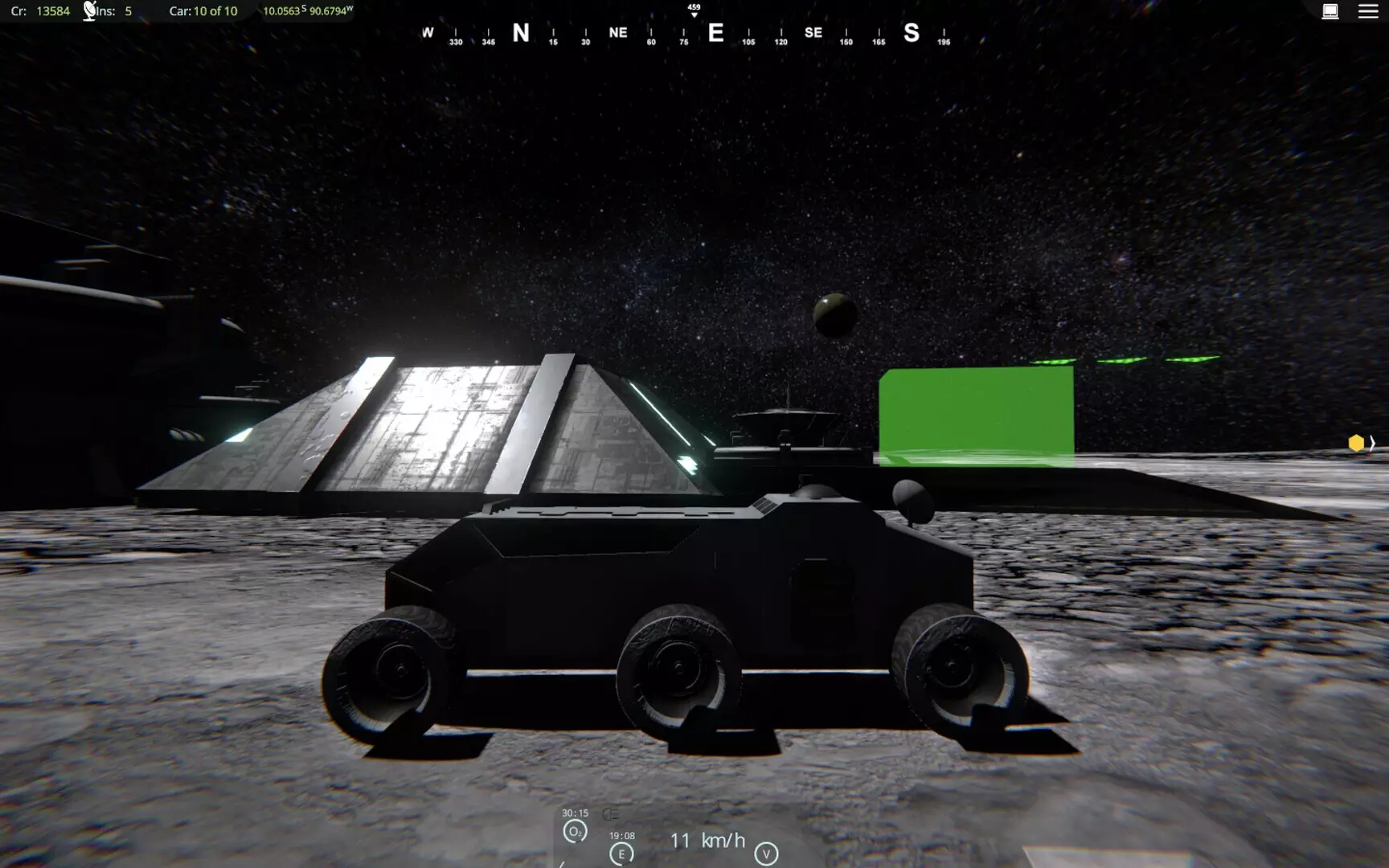Image resolution: width=1389 pixels, height=868 pixels.
Task: Click the headlight indicator icon above the O2 gauge
Action: (x=611, y=814)
